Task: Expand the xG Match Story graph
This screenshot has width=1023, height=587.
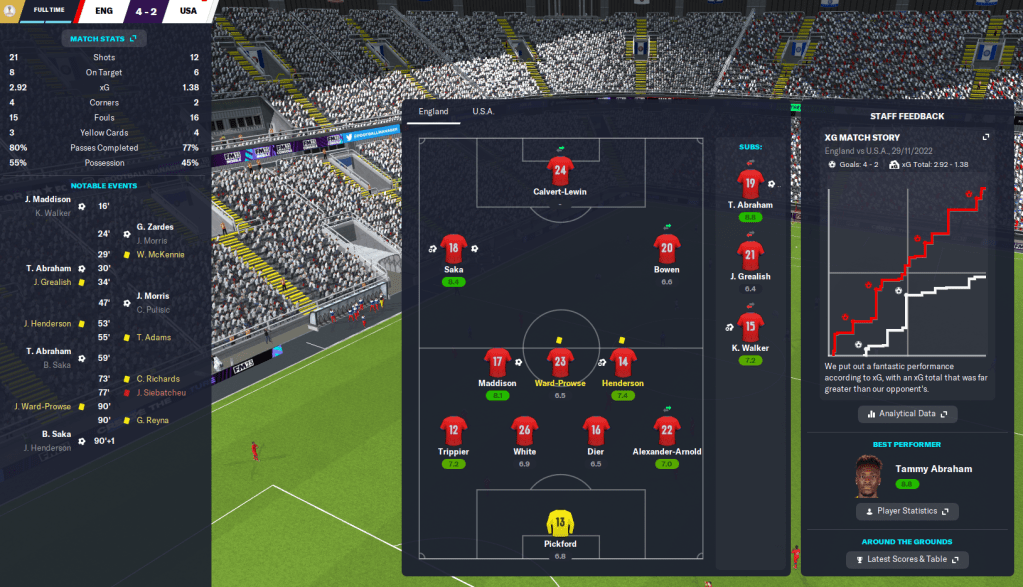Action: point(986,137)
